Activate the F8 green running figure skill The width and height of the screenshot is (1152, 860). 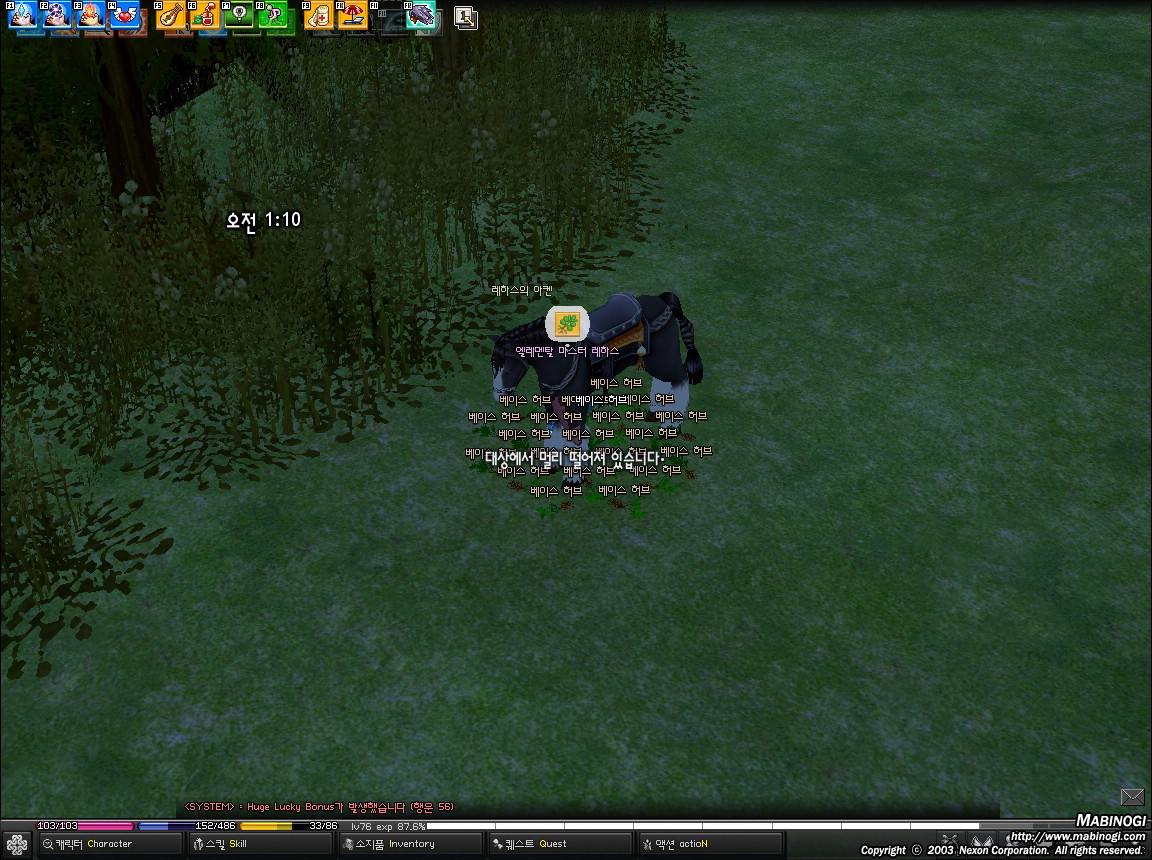(x=273, y=15)
